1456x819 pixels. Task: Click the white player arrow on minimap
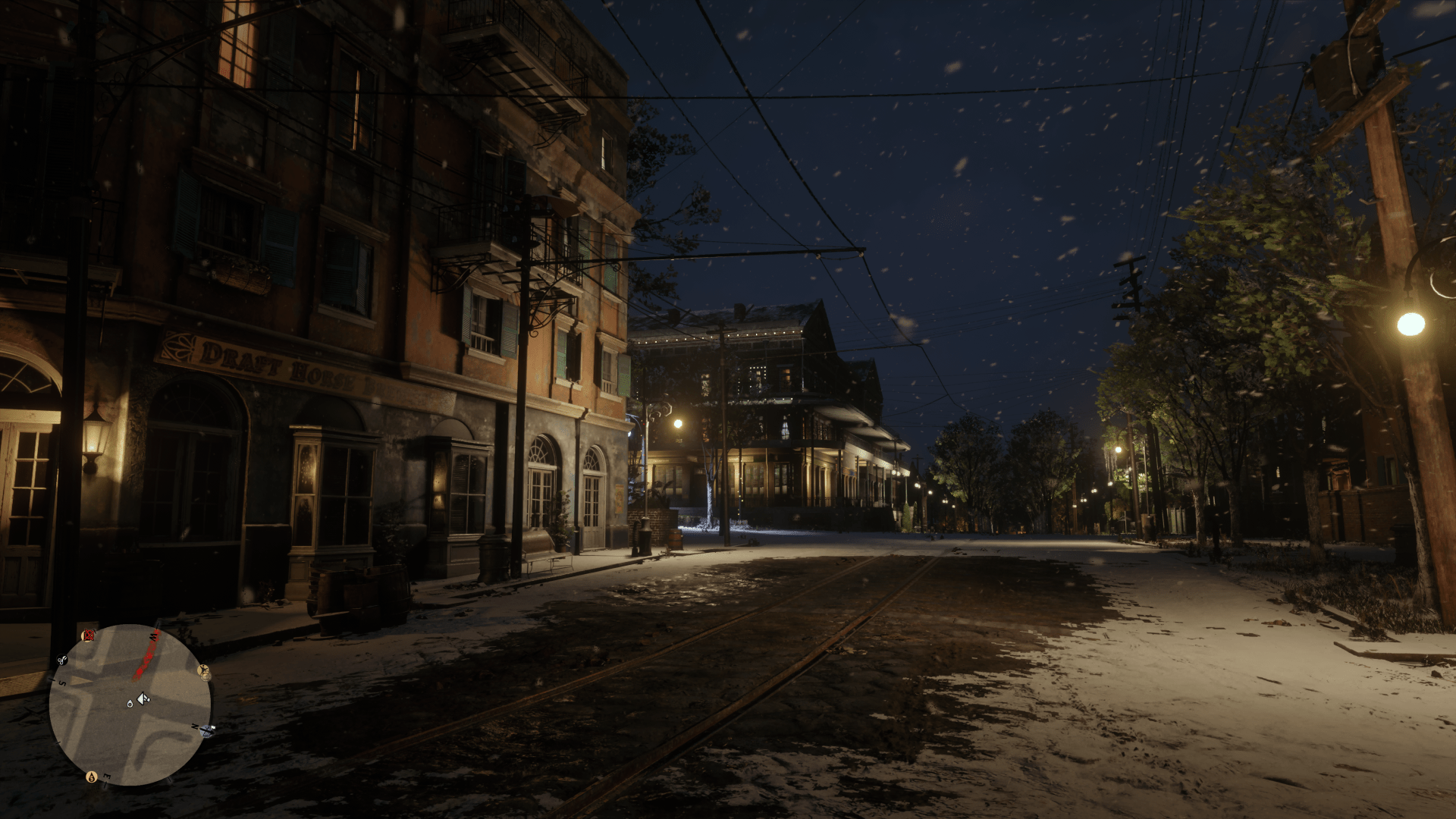pyautogui.click(x=142, y=698)
